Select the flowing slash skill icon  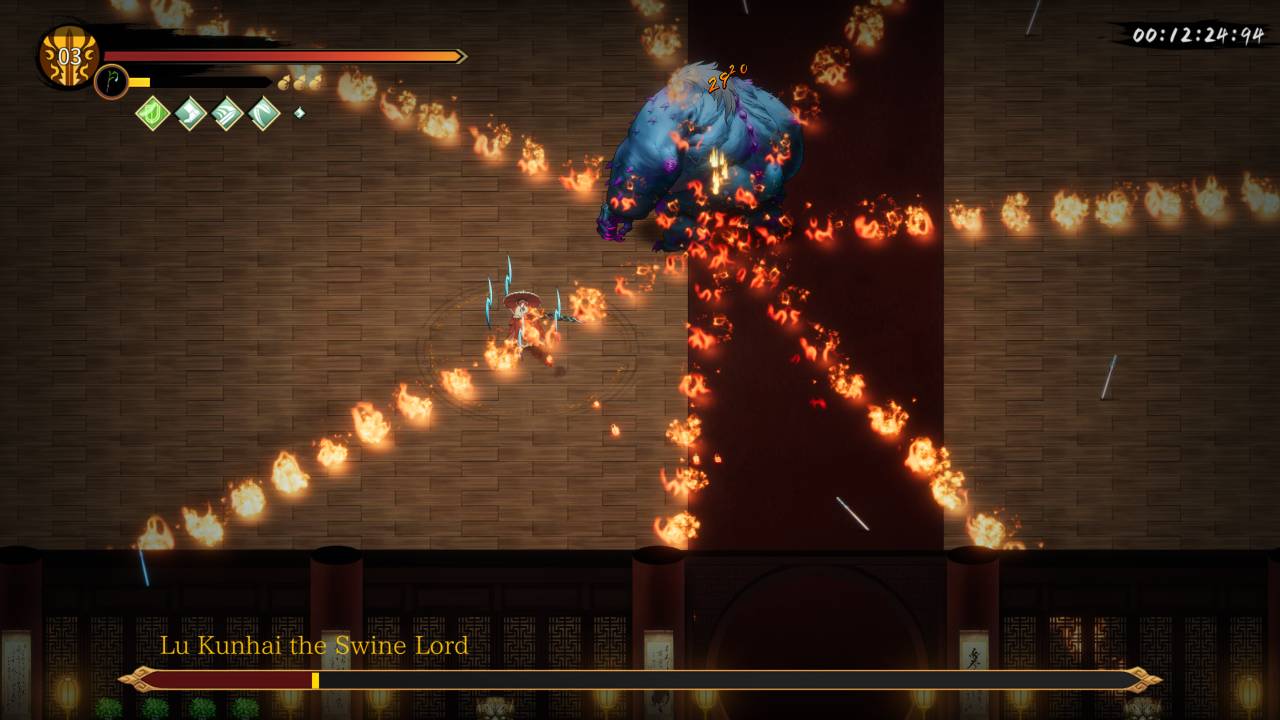(226, 113)
